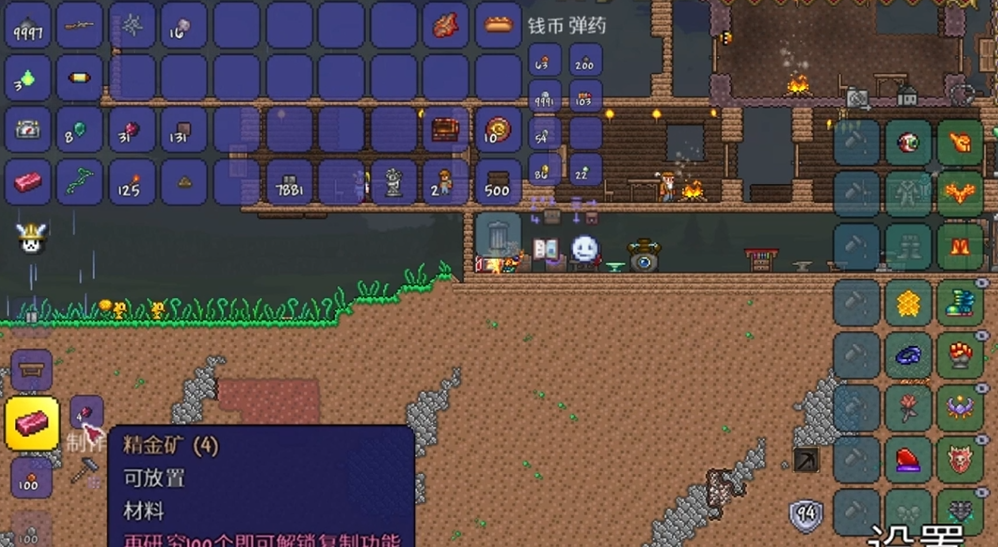Select the red wizard hat accessory slot
This screenshot has width=998, height=547.
pos(908,459)
